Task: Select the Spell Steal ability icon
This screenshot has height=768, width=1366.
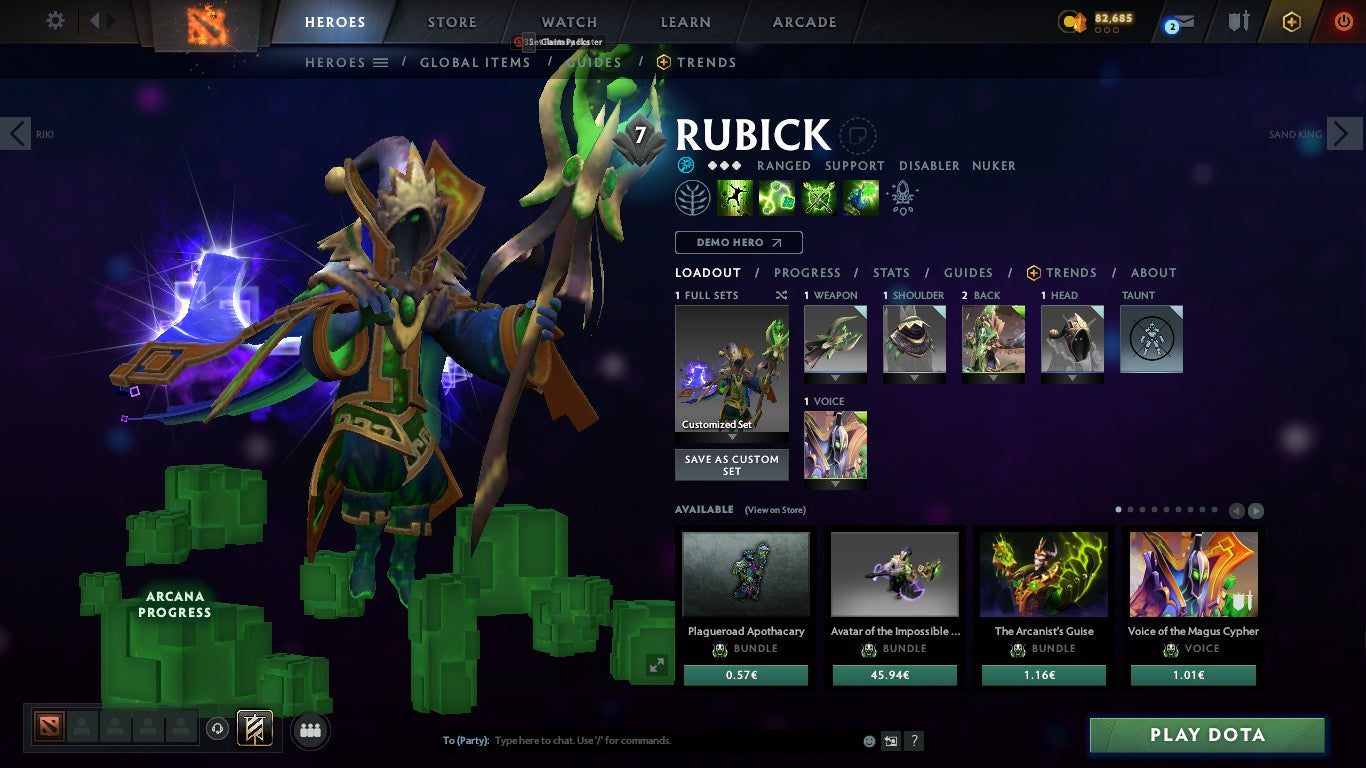Action: pyautogui.click(x=860, y=197)
